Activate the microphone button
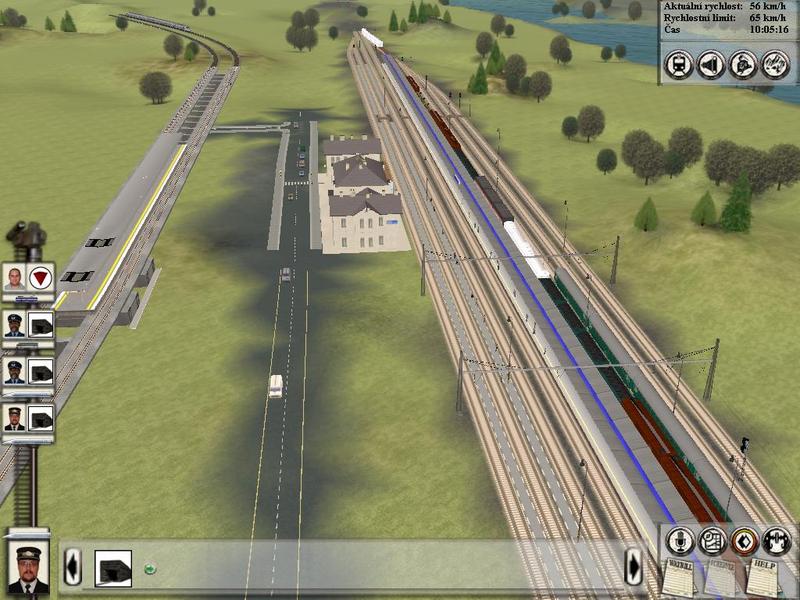Viewport: 800px width, 600px height. (681, 541)
